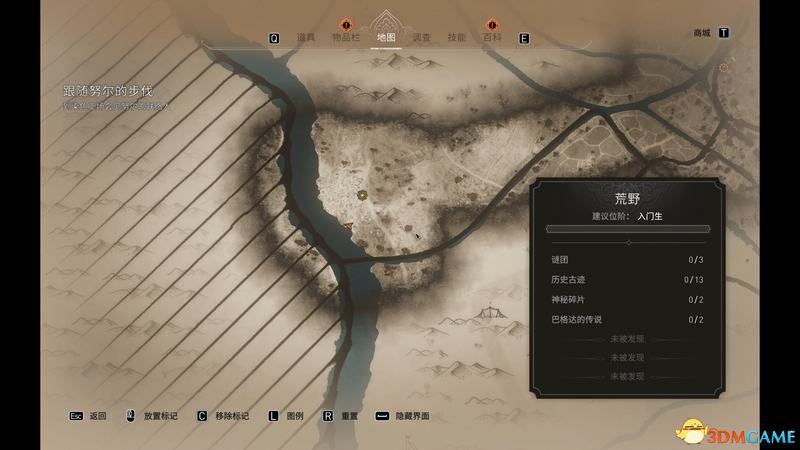This screenshot has height=450, width=800.
Task: Click the red player position arrow
Action: (348, 228)
